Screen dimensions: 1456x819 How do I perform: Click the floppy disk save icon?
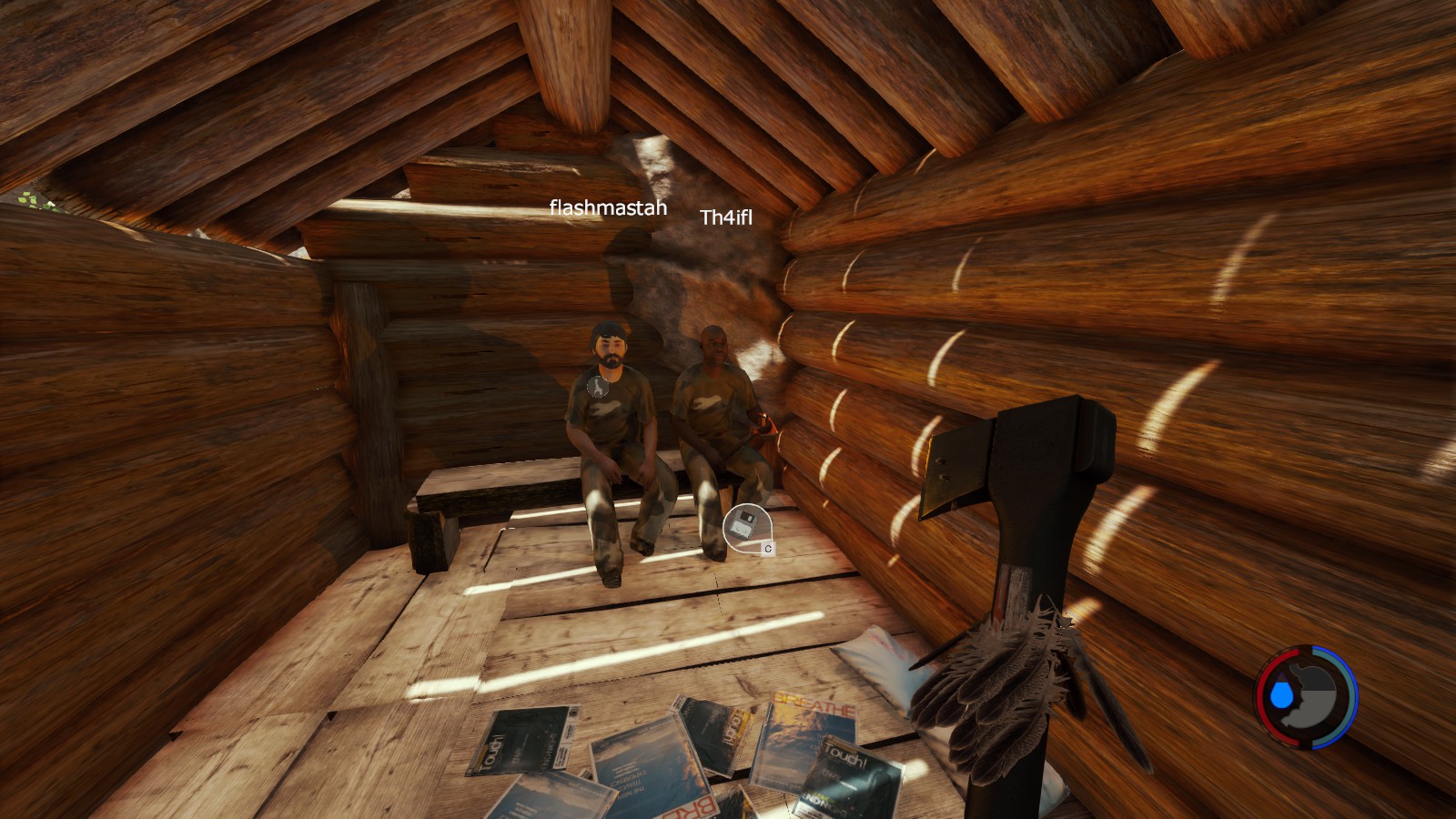coord(744,525)
